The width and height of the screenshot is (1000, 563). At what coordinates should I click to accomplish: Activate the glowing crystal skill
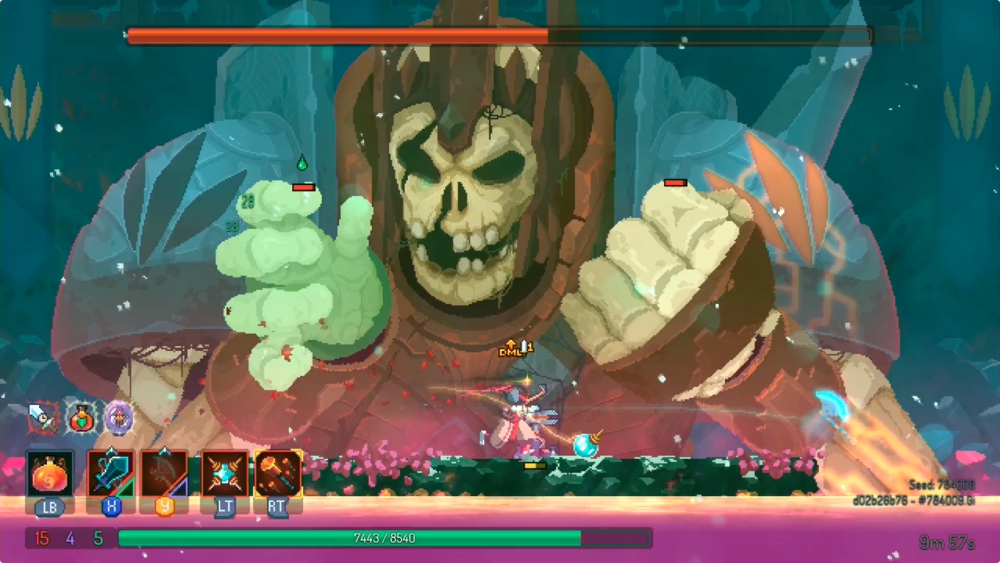pos(224,473)
